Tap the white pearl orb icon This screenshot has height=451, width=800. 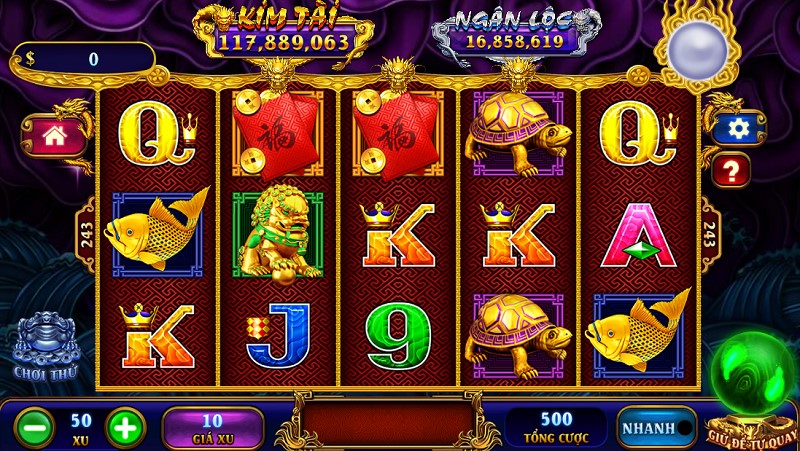[x=695, y=47]
